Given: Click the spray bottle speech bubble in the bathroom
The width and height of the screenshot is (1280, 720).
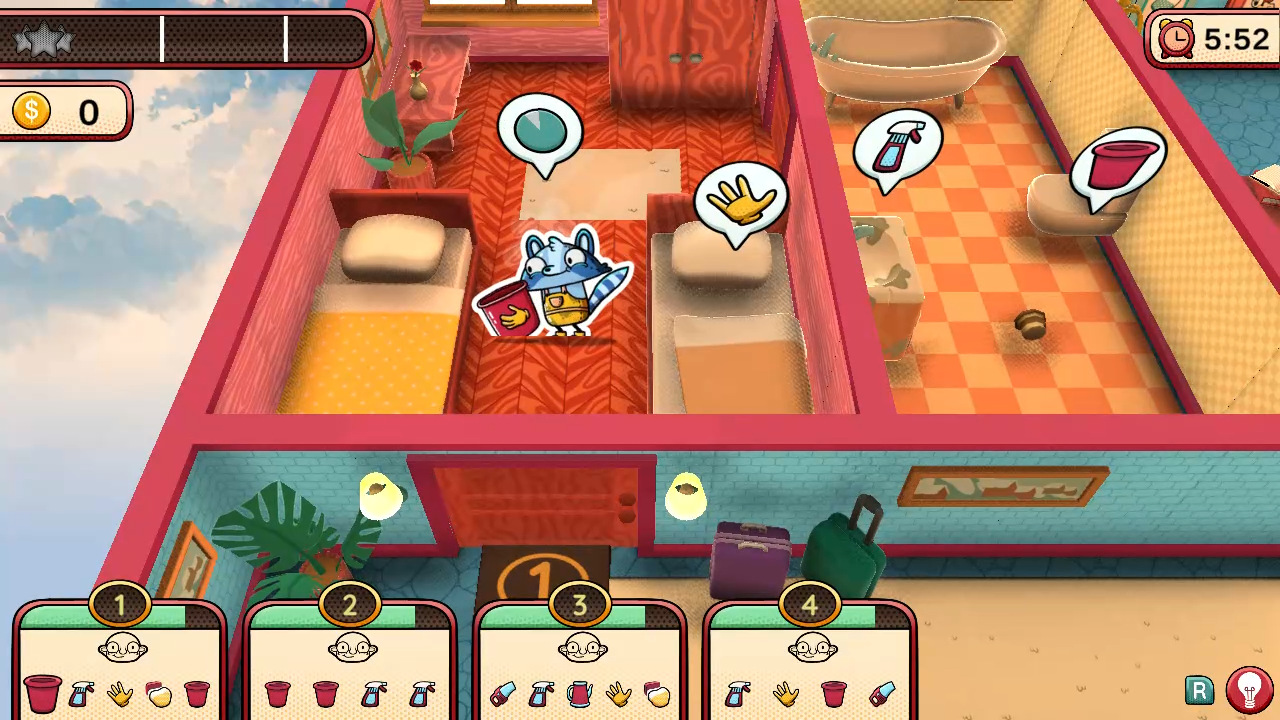Looking at the screenshot, I should pyautogui.click(x=897, y=145).
